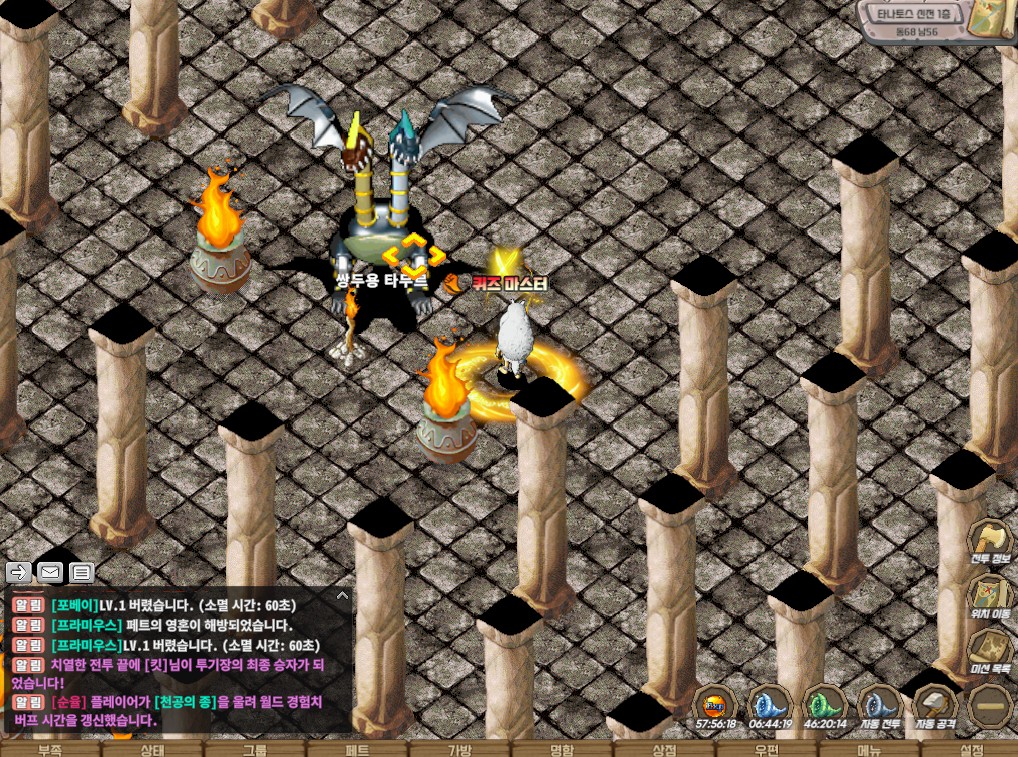This screenshot has width=1018, height=757.
Task: Expand the chat log with the up chevron
Action: pyautogui.click(x=342, y=595)
